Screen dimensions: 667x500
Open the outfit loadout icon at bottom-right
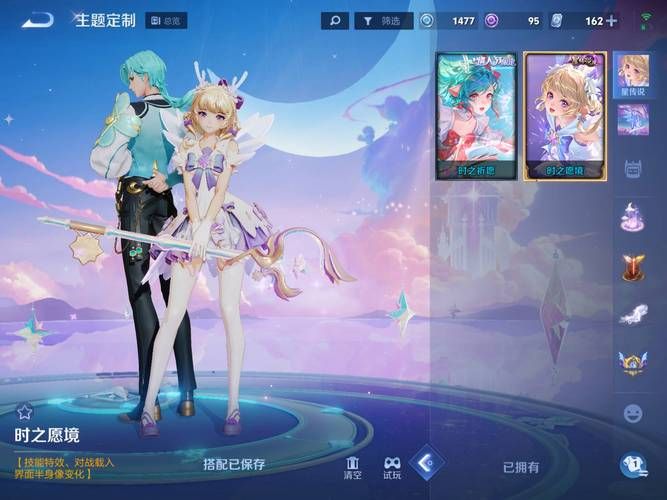pyautogui.click(x=633, y=464)
